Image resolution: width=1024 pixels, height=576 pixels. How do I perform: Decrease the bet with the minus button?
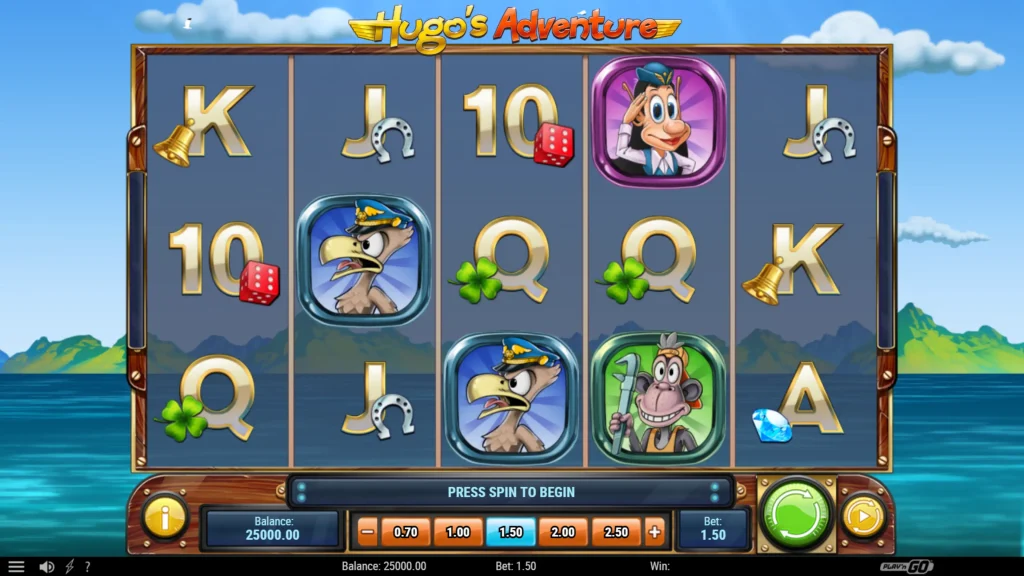[x=367, y=532]
